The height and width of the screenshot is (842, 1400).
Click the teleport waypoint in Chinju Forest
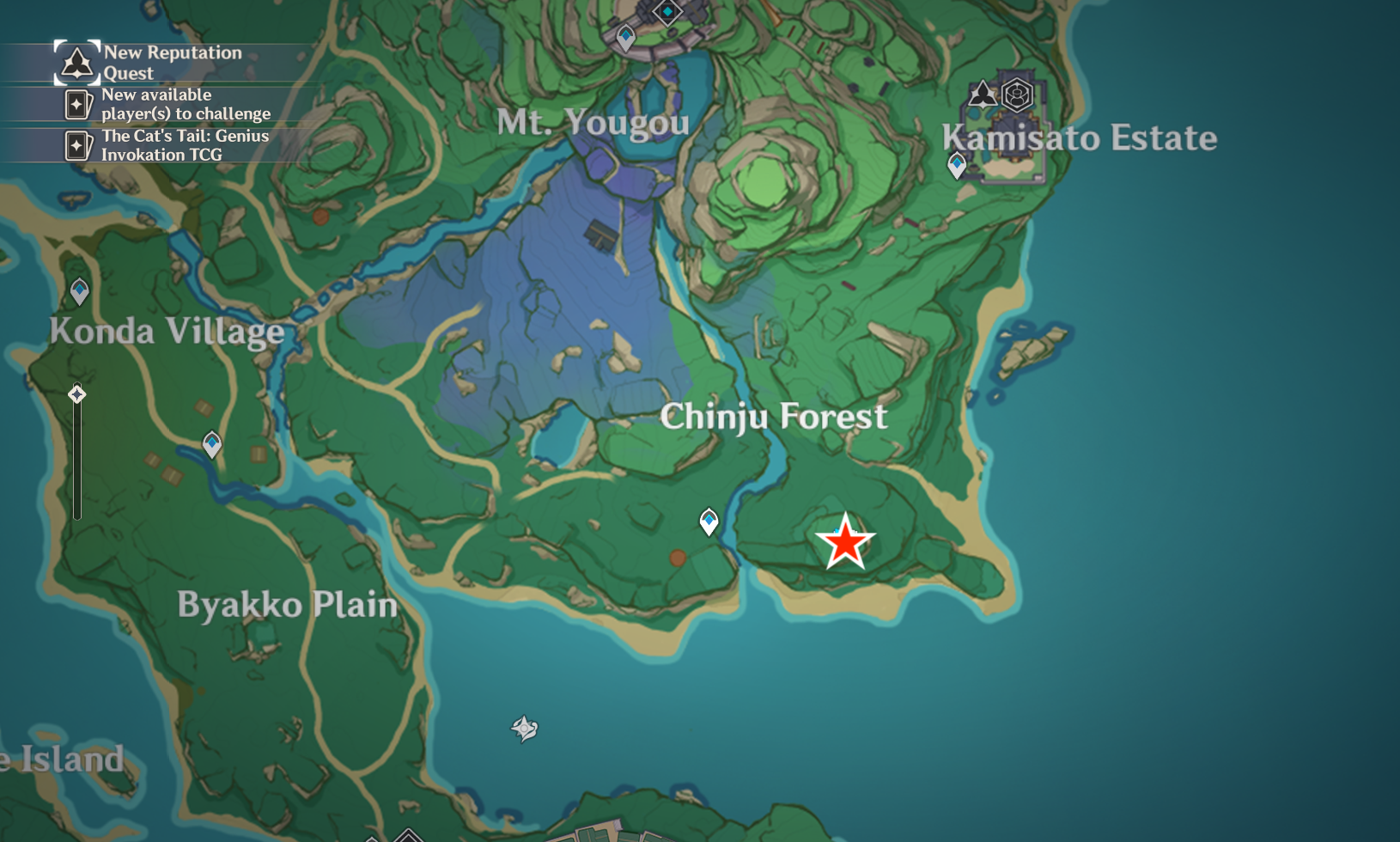coord(708,519)
